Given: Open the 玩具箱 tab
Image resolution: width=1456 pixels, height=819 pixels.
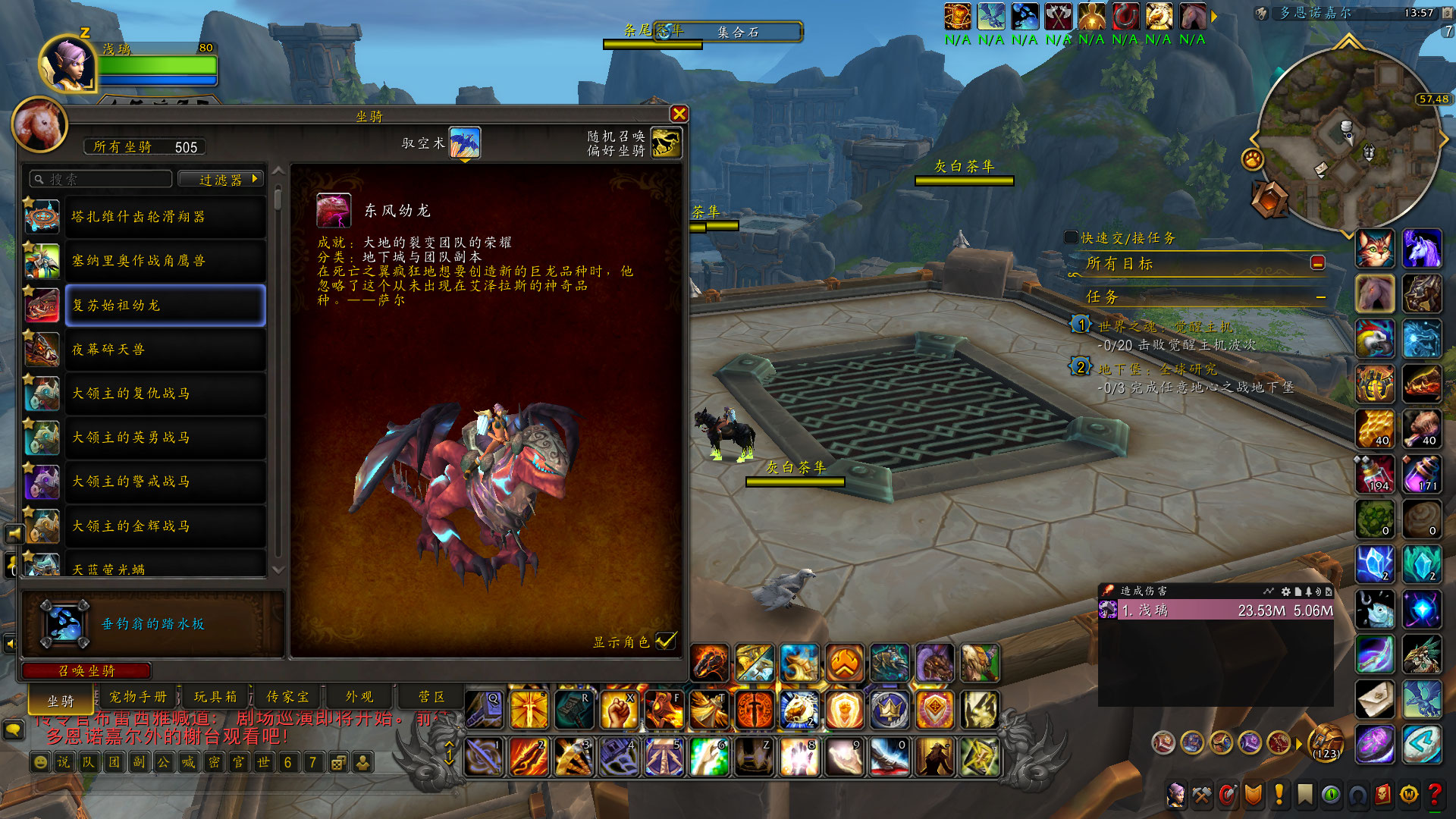Looking at the screenshot, I should 215,697.
